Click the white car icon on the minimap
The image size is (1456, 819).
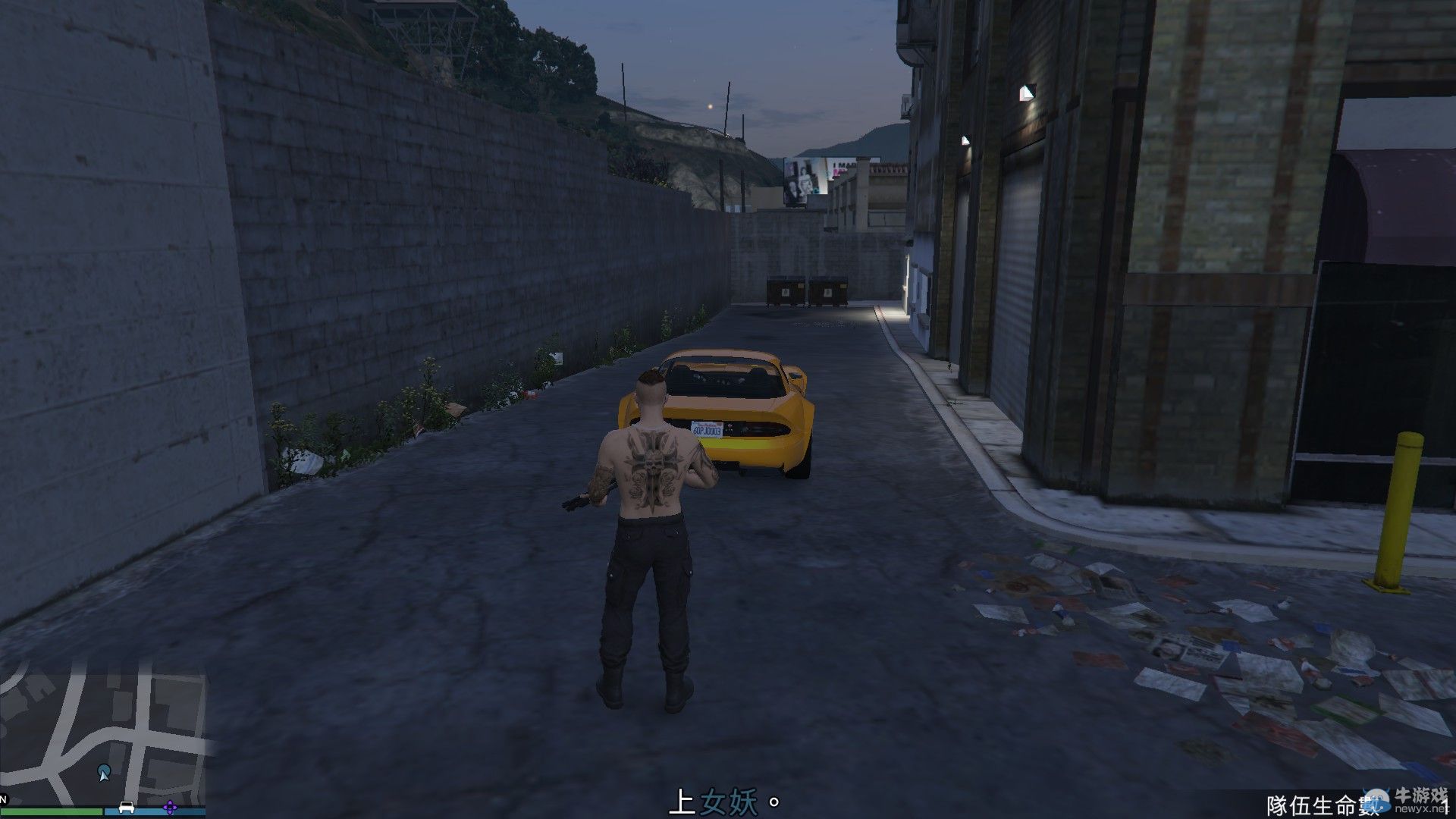tap(127, 808)
